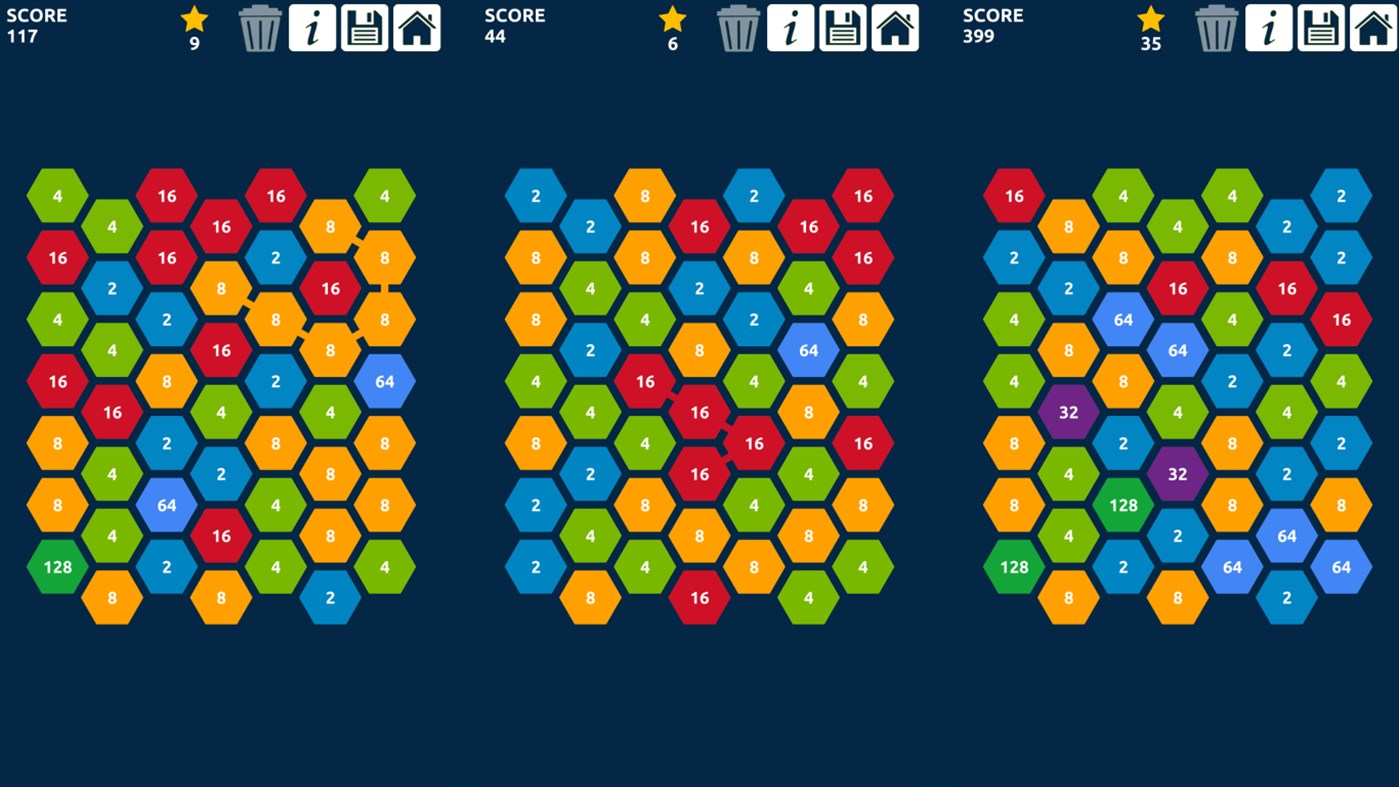Click the trash icon above the middle board
Viewport: 1399px width, 787px height.
(738, 27)
